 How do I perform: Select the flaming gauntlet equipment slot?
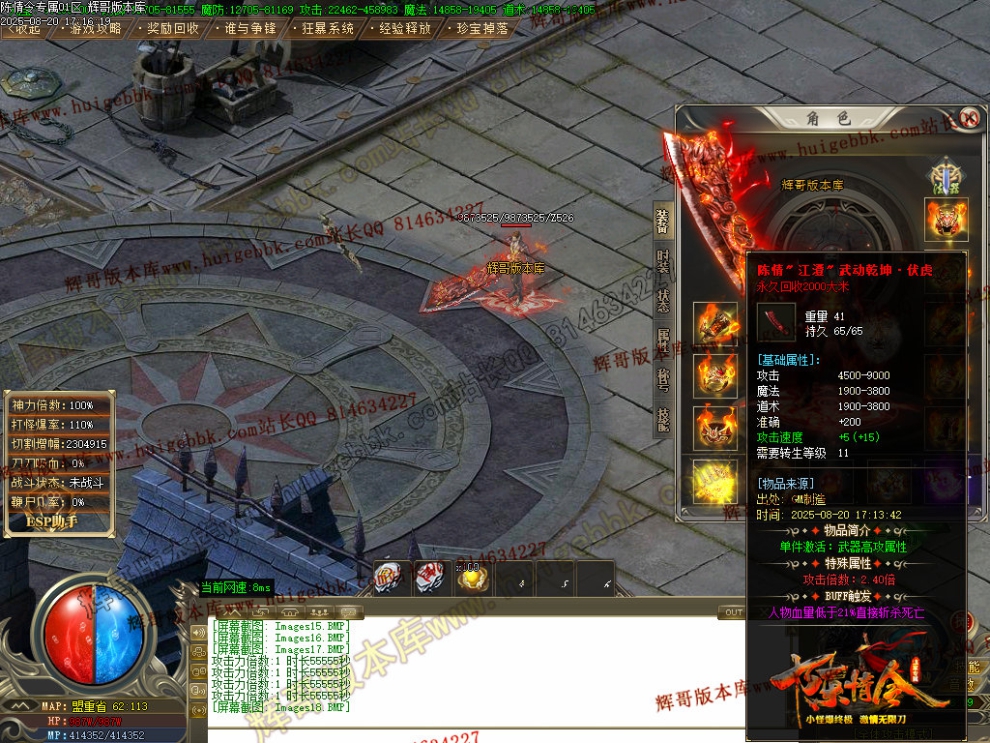[x=715, y=323]
